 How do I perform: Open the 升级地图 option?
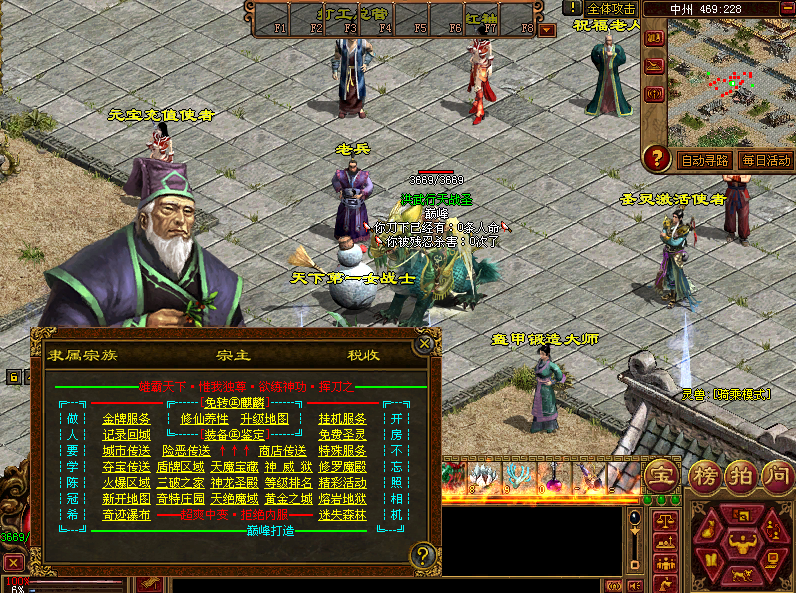point(264,419)
